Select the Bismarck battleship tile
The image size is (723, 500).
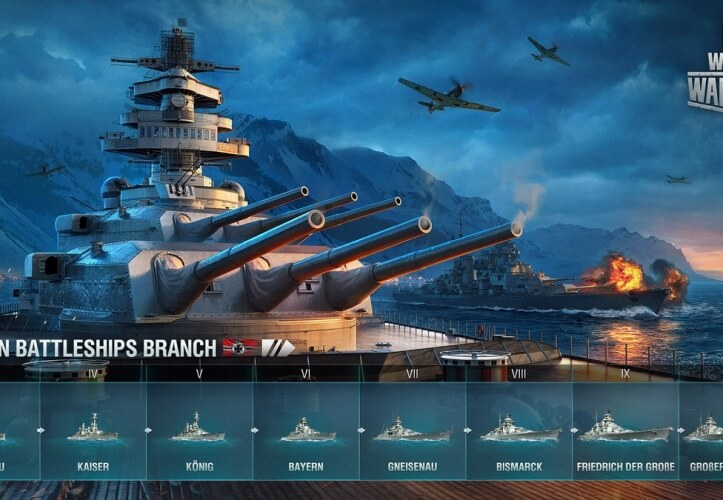coord(519,430)
